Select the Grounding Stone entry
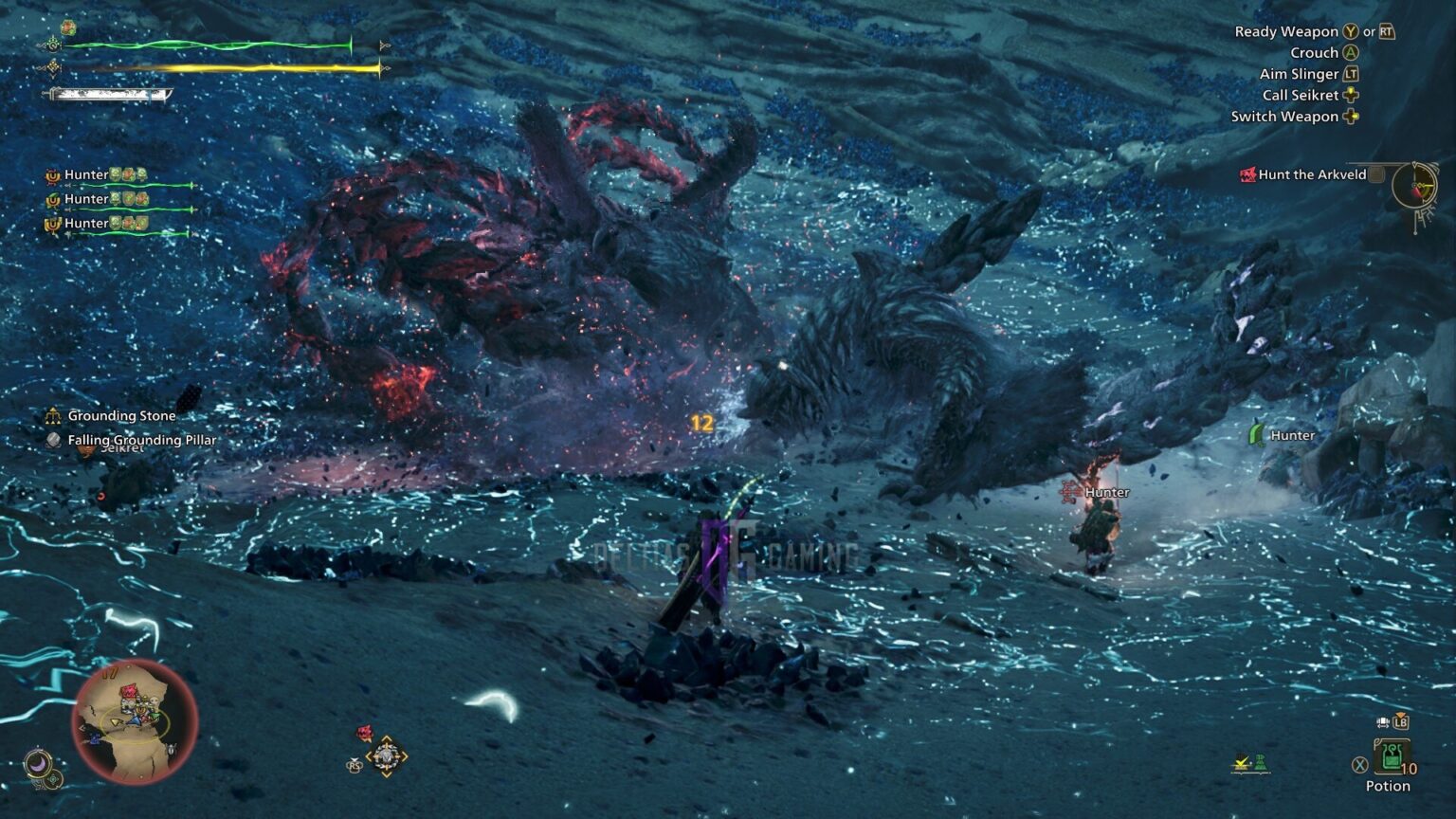The height and width of the screenshot is (819, 1456). click(x=121, y=416)
